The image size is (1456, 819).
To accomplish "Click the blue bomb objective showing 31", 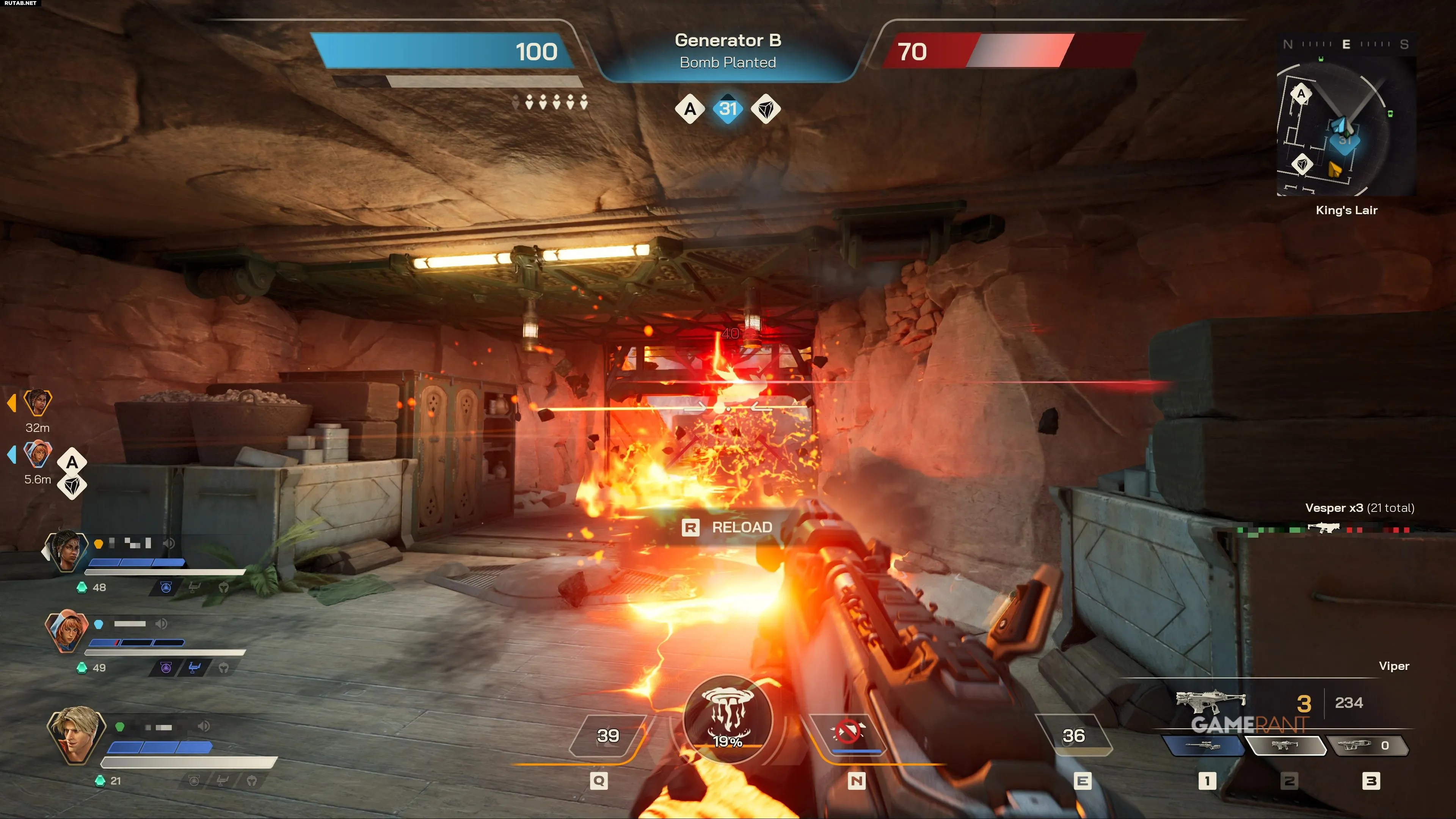I will [728, 108].
